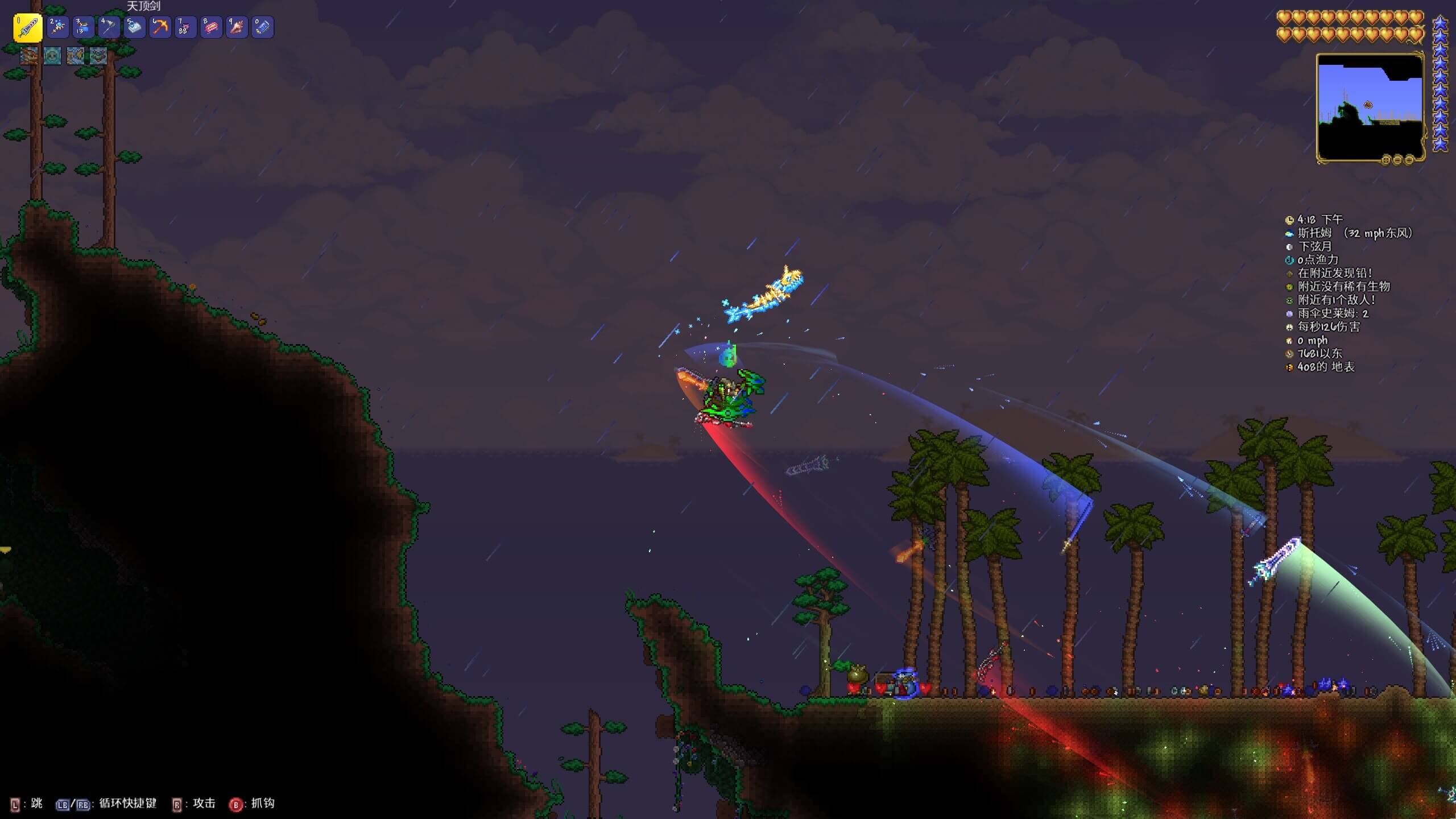Equip the golden pickaxe in slot 6

point(160,27)
